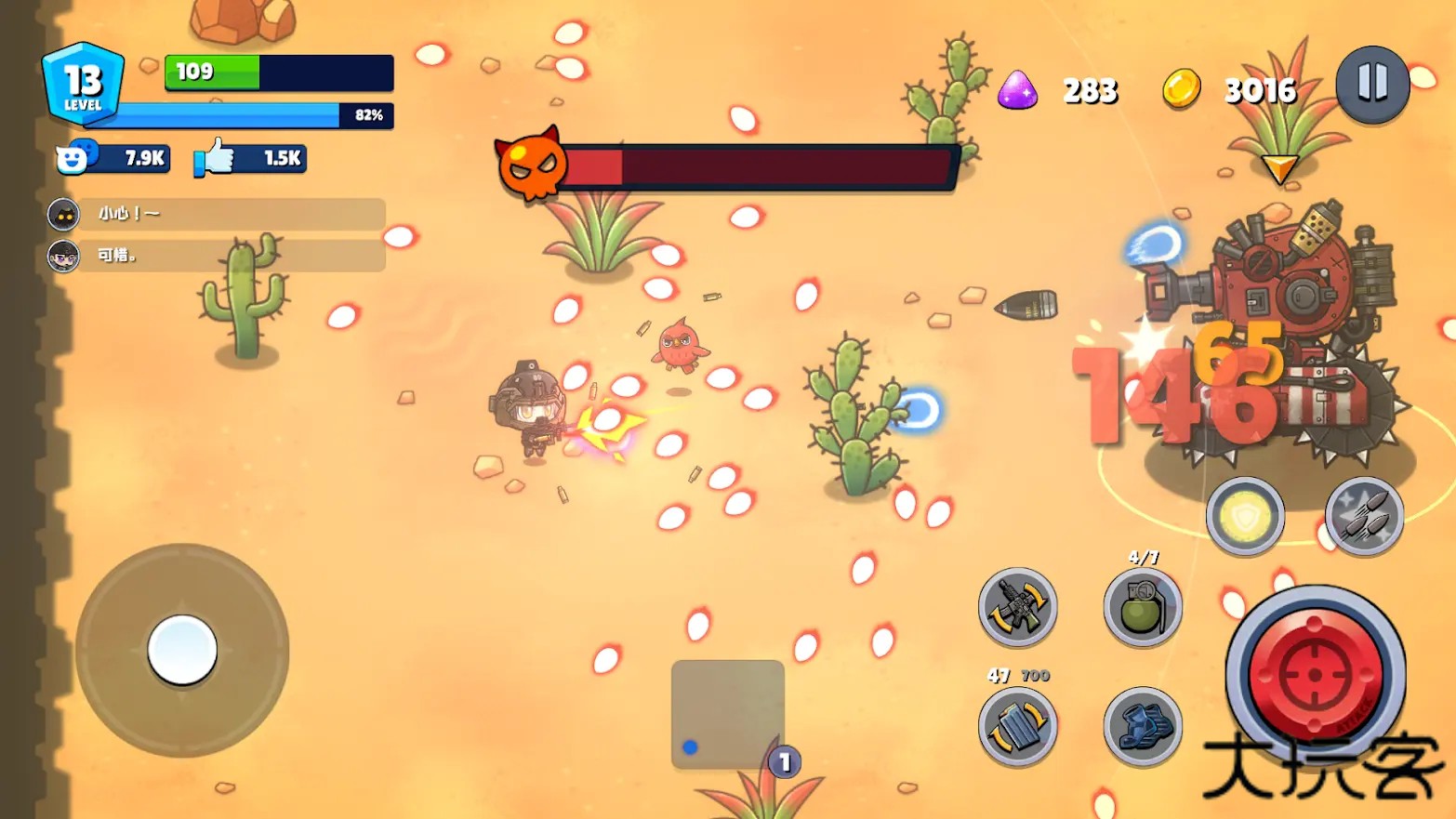Tap the thumbs-up like button
1456x819 pixels.
216,158
